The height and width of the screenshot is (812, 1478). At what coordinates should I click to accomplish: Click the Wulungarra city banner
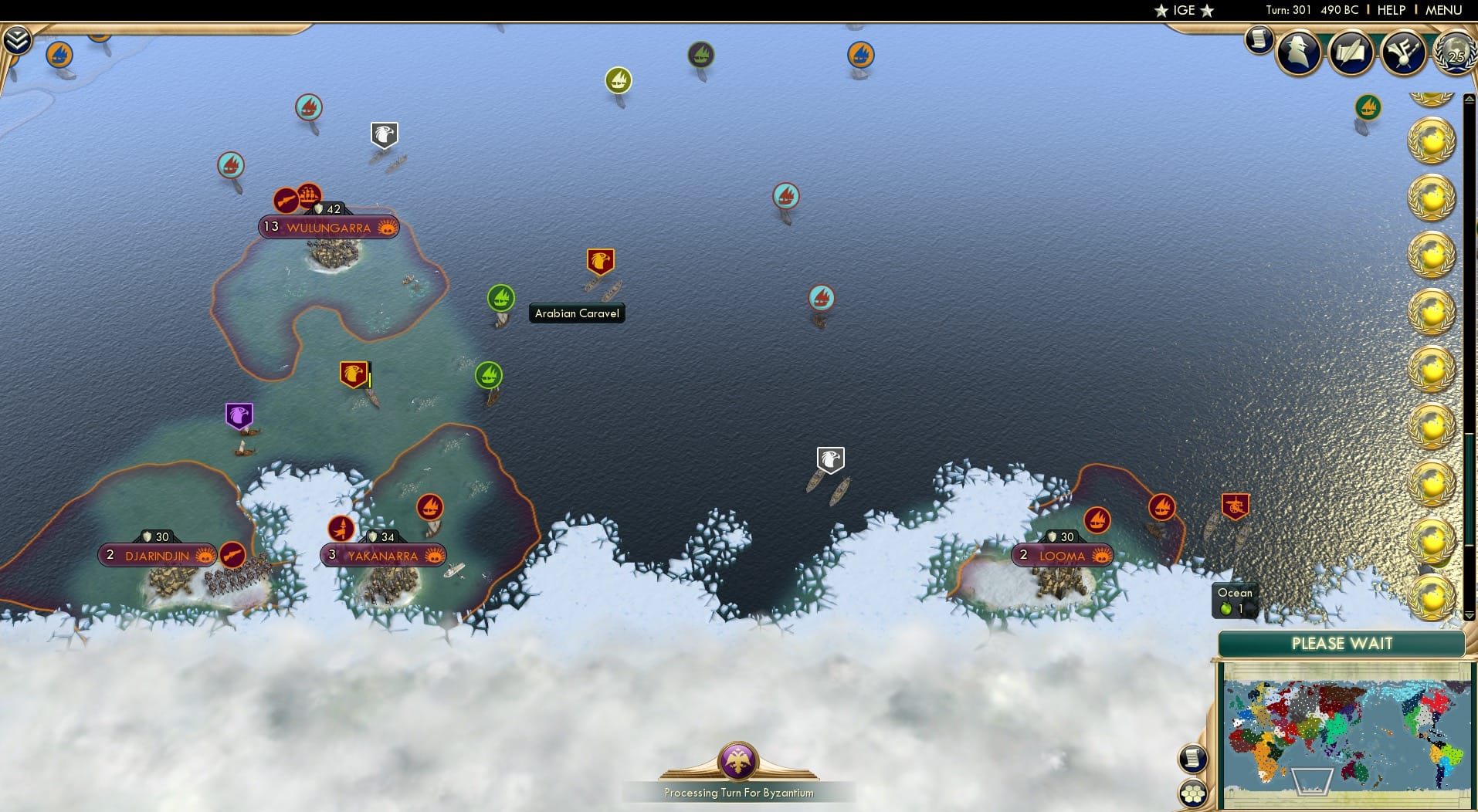tap(327, 226)
